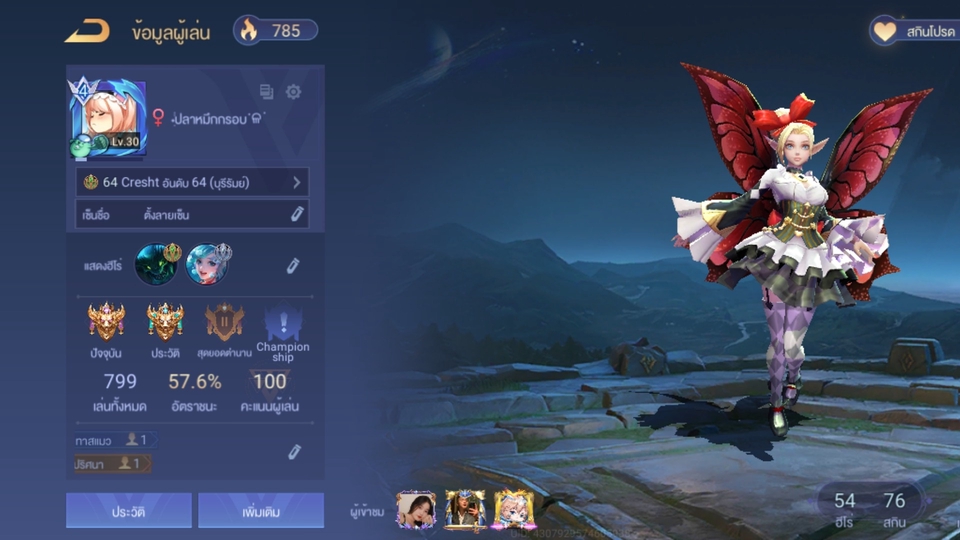Open the 64 Cresht ranking row
The width and height of the screenshot is (960, 540).
pyautogui.click(x=192, y=182)
